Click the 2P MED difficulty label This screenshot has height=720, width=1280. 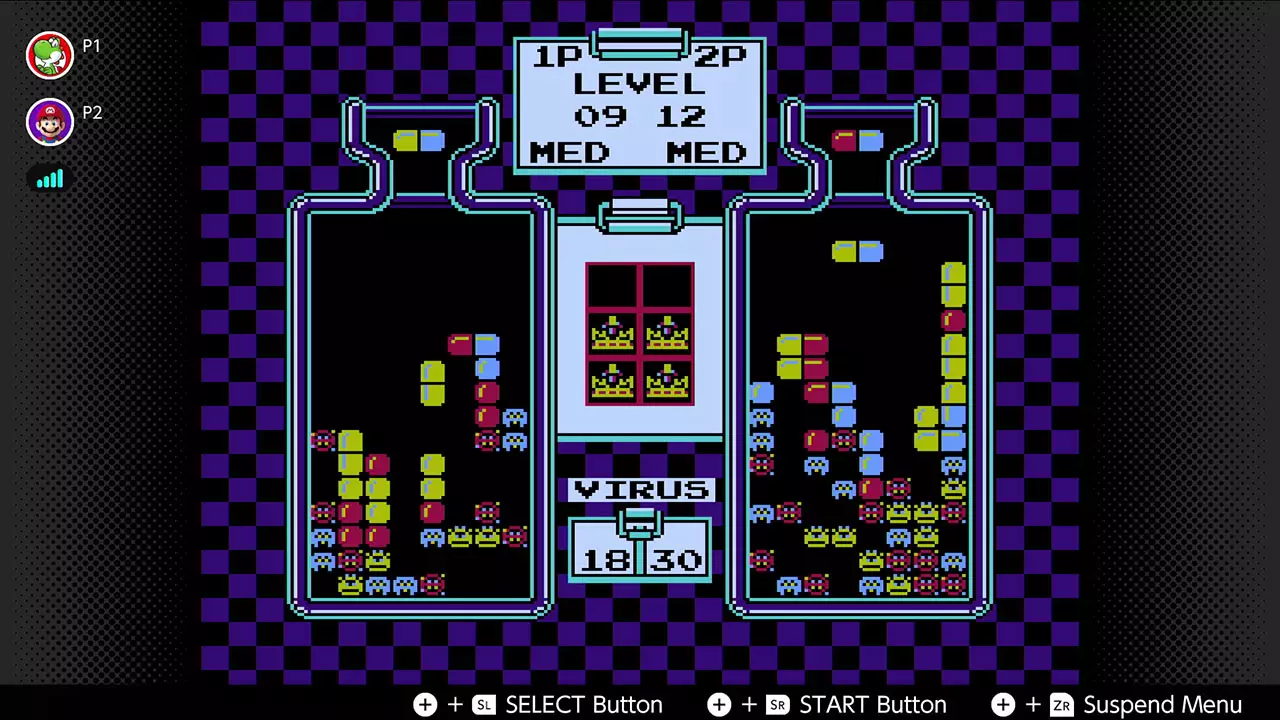click(707, 152)
